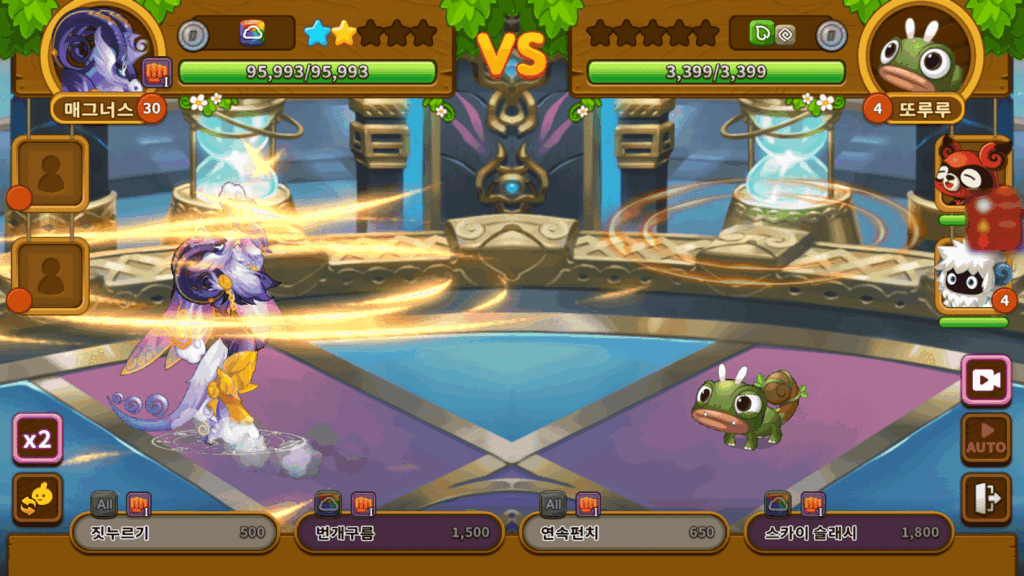This screenshot has width=1024, height=576.
Task: Click the video camera record button
Action: pyautogui.click(x=985, y=380)
